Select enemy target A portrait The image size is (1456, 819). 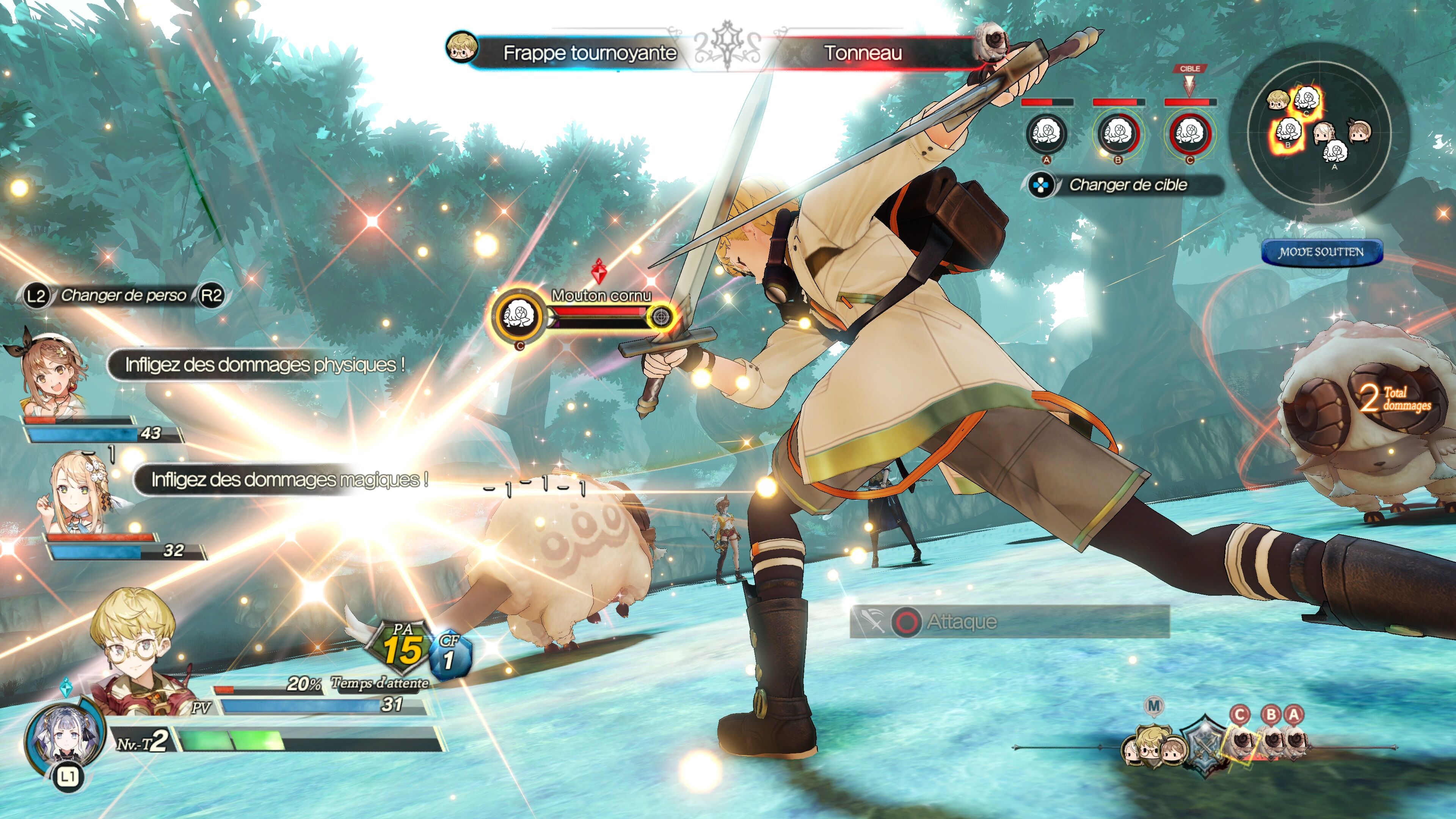pos(1046,133)
